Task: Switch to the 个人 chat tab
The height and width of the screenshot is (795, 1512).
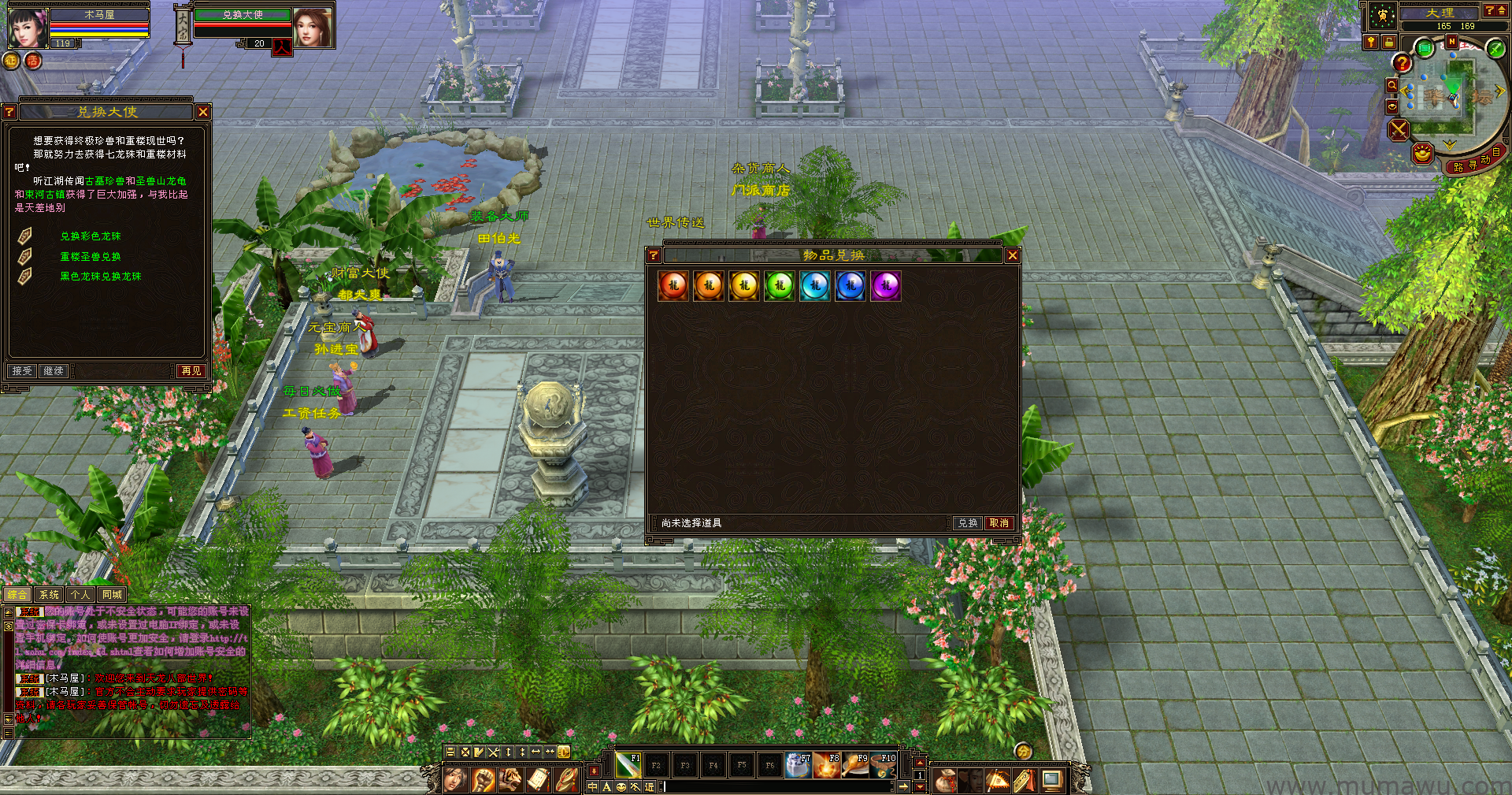Action: click(x=80, y=595)
